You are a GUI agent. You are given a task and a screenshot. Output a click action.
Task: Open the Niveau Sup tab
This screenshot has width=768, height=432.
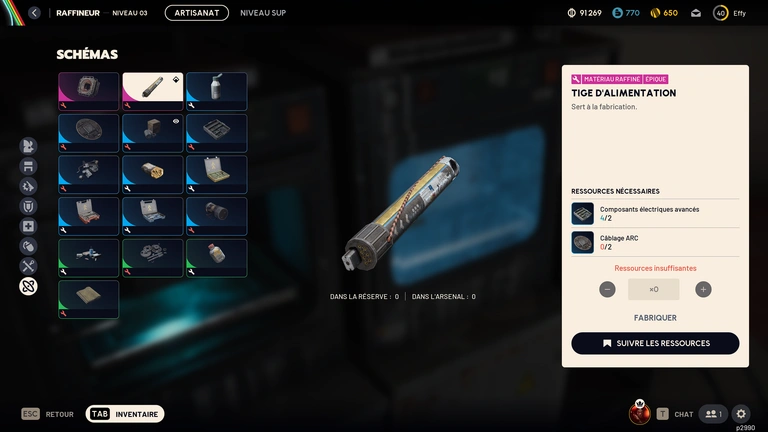(263, 13)
